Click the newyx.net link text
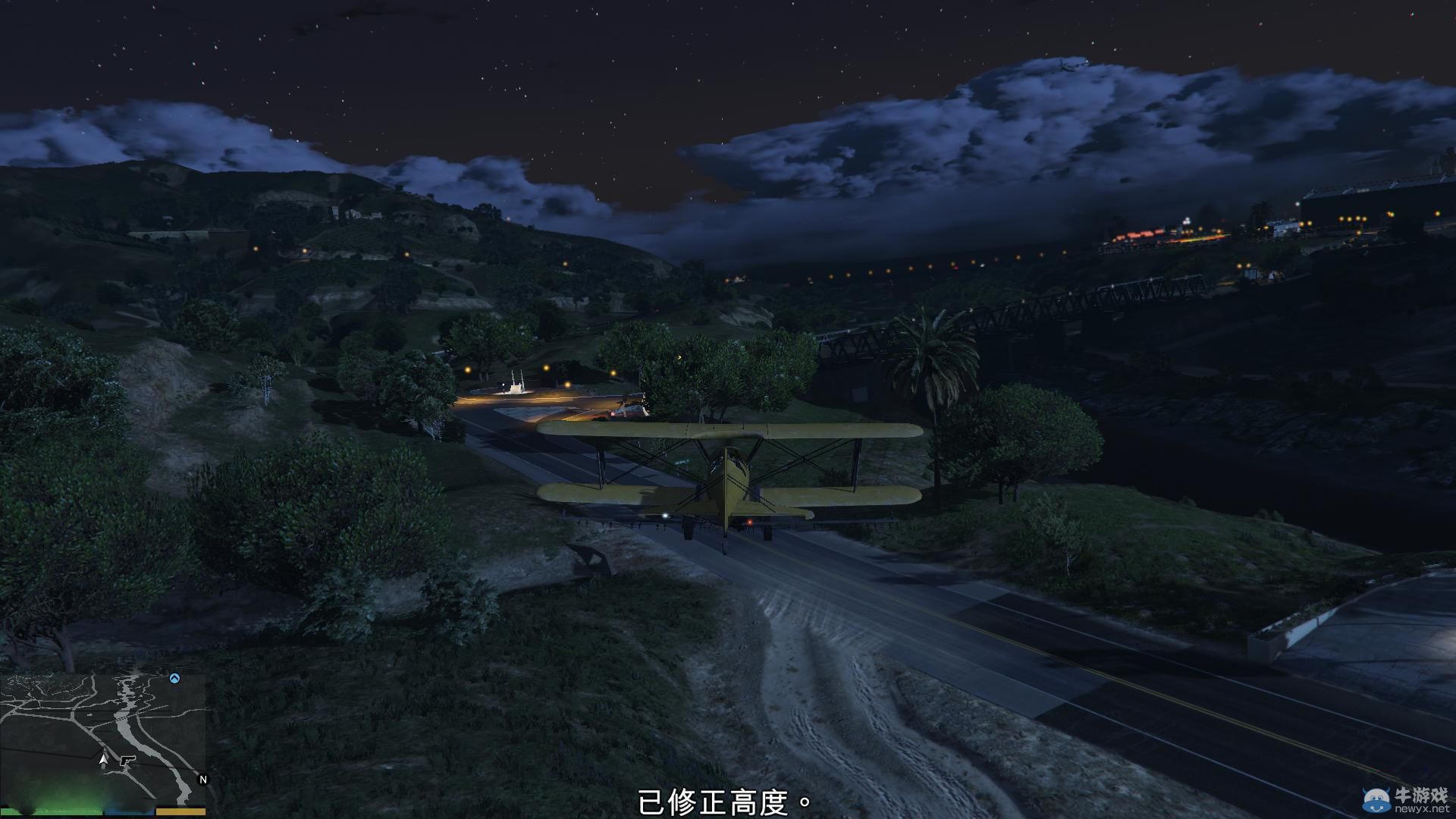 1423,810
